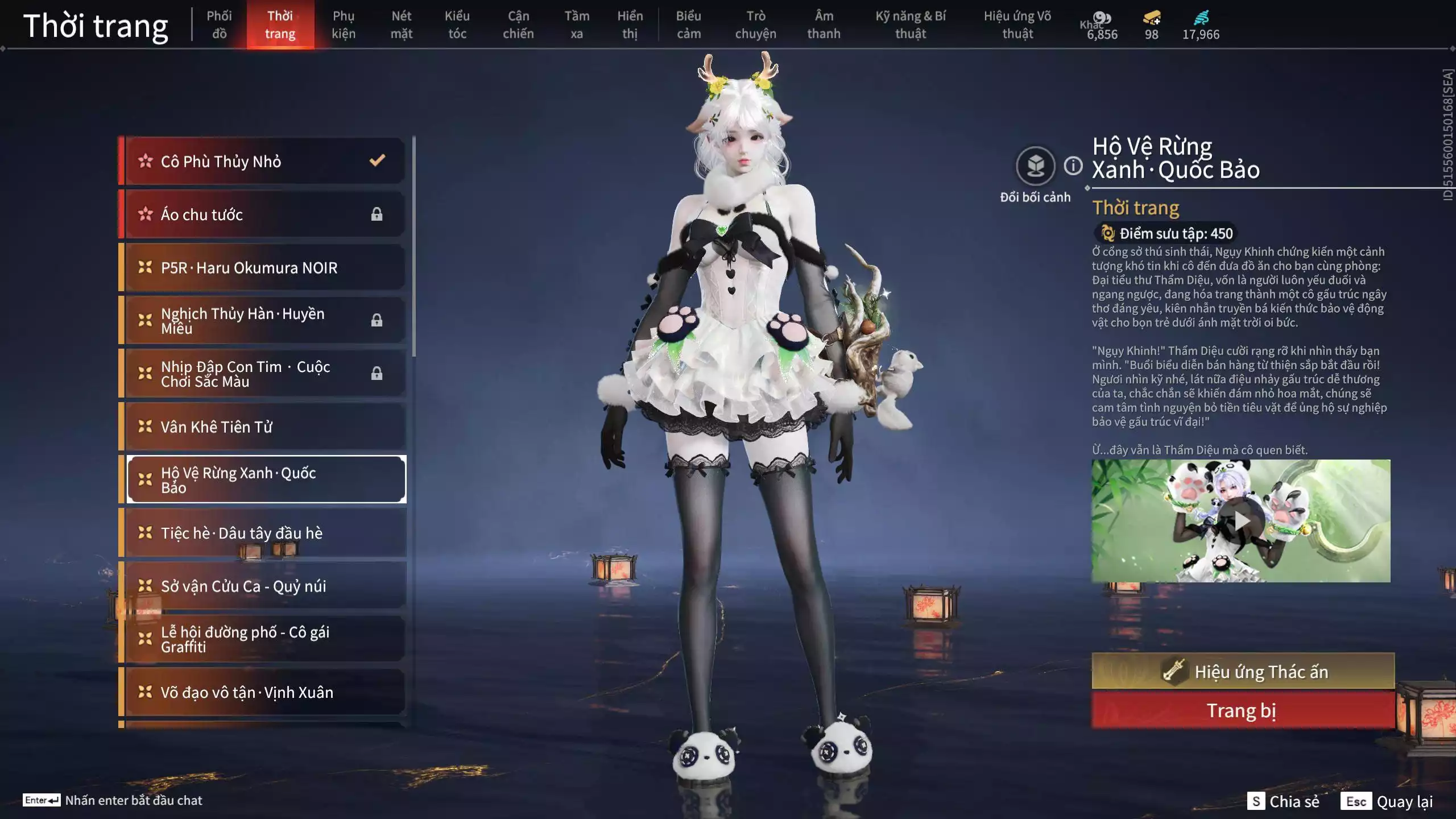Open Hiệu ứng Thác ấn effects

(1243, 672)
